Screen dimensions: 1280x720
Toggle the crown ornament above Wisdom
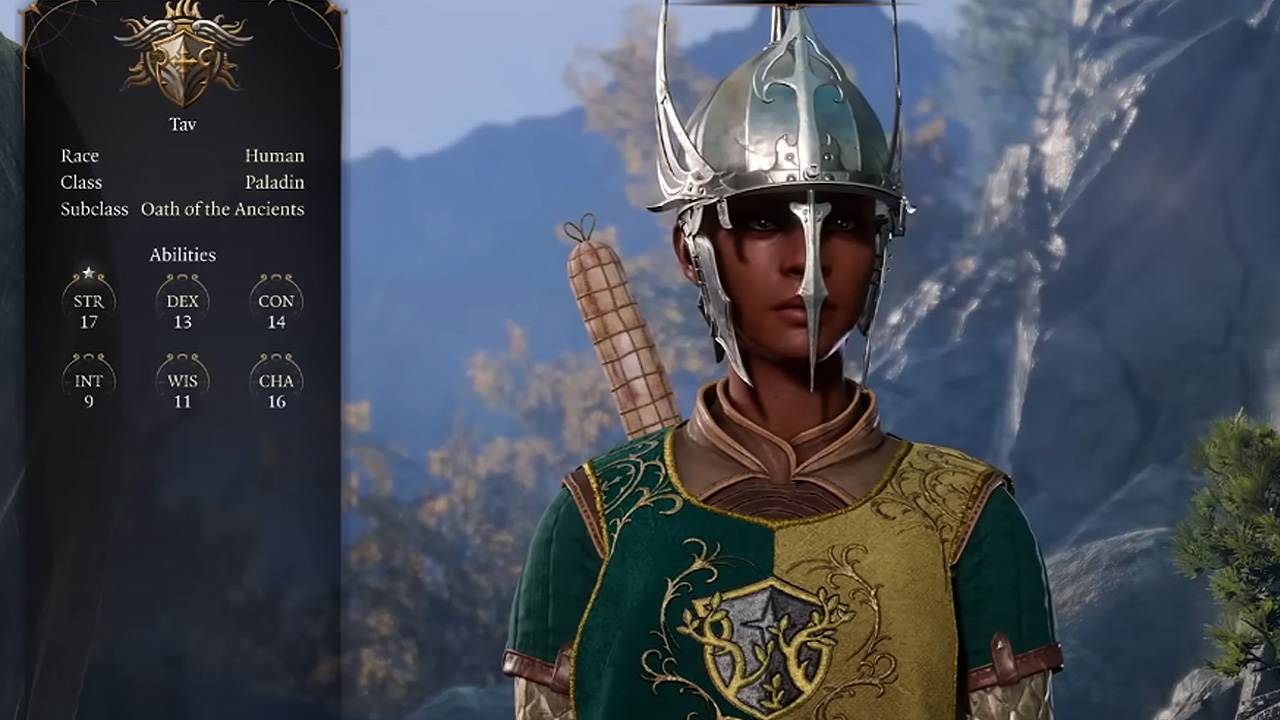click(182, 357)
